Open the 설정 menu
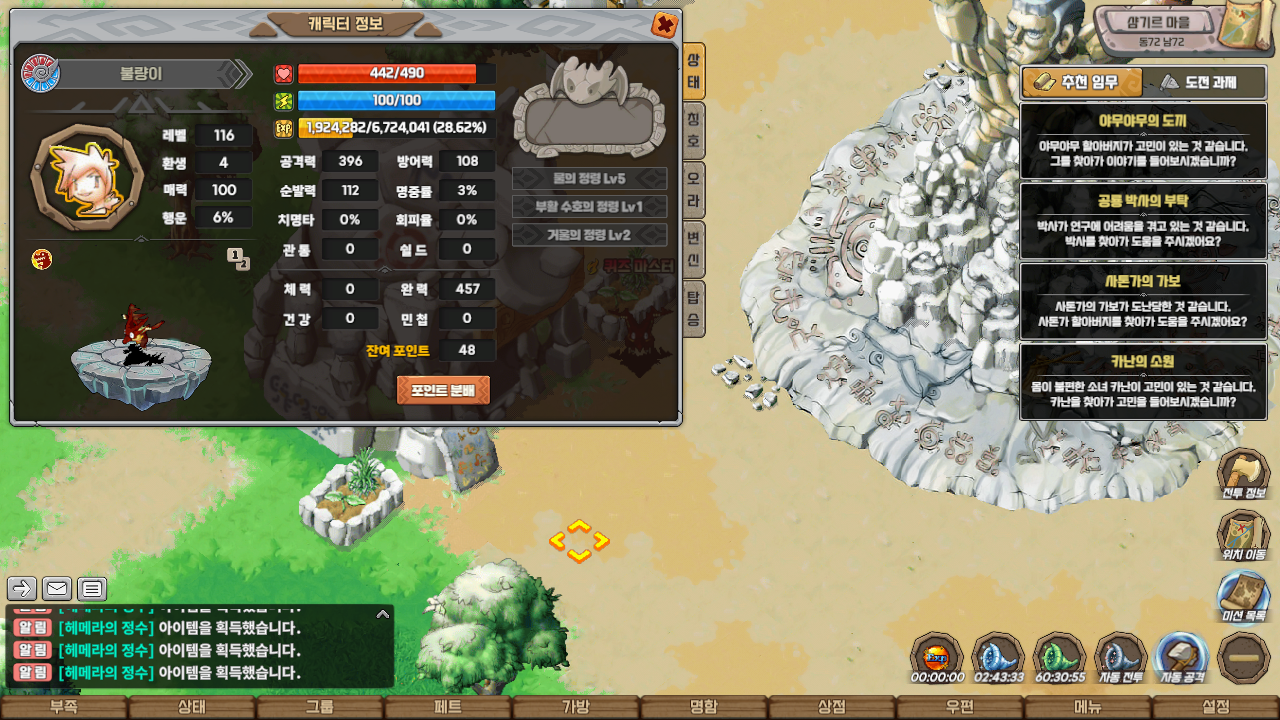The width and height of the screenshot is (1280, 720). click(x=1216, y=707)
